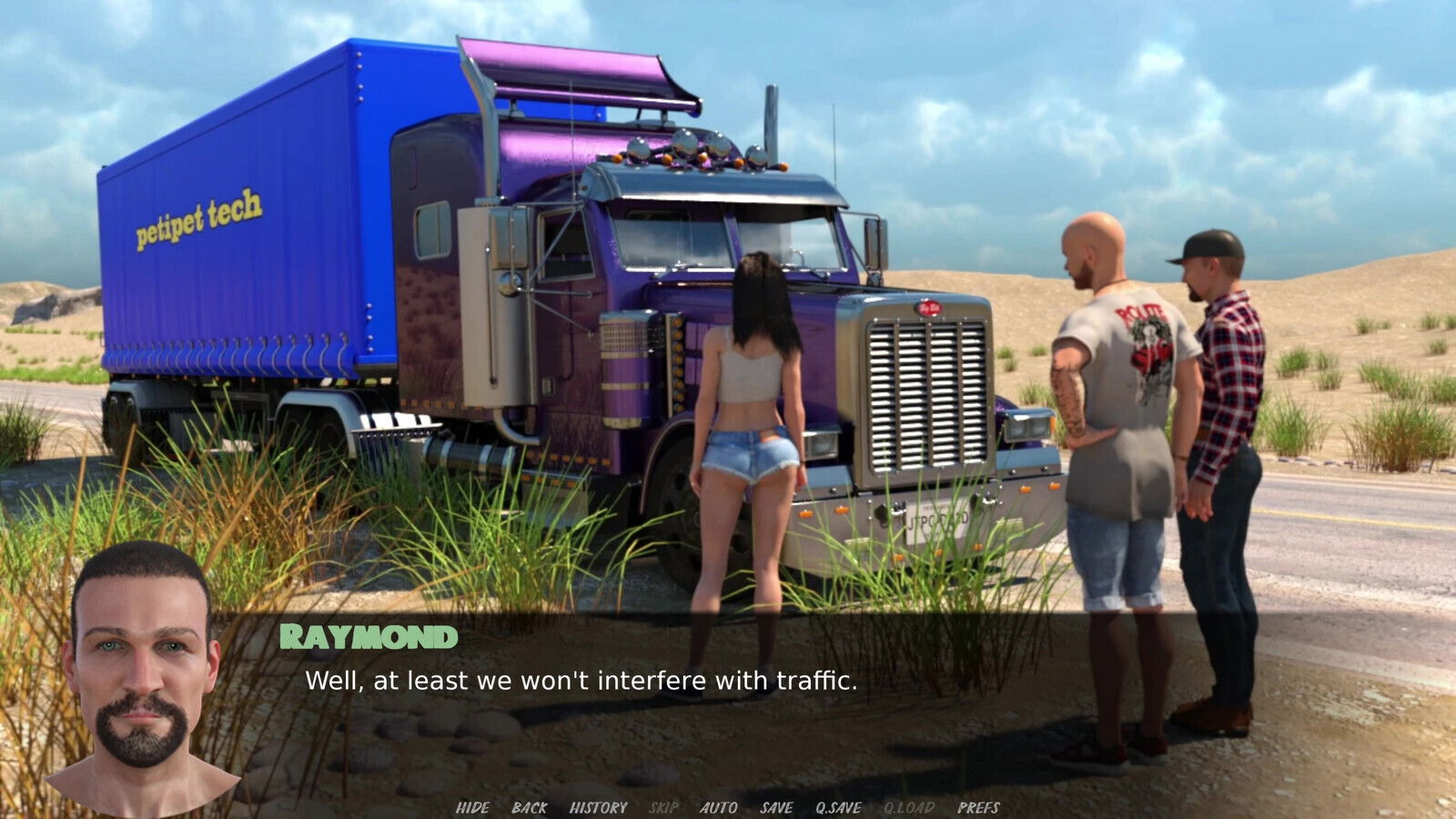Hide the dialogue interface
Image resolution: width=1456 pixels, height=819 pixels.
tap(472, 807)
